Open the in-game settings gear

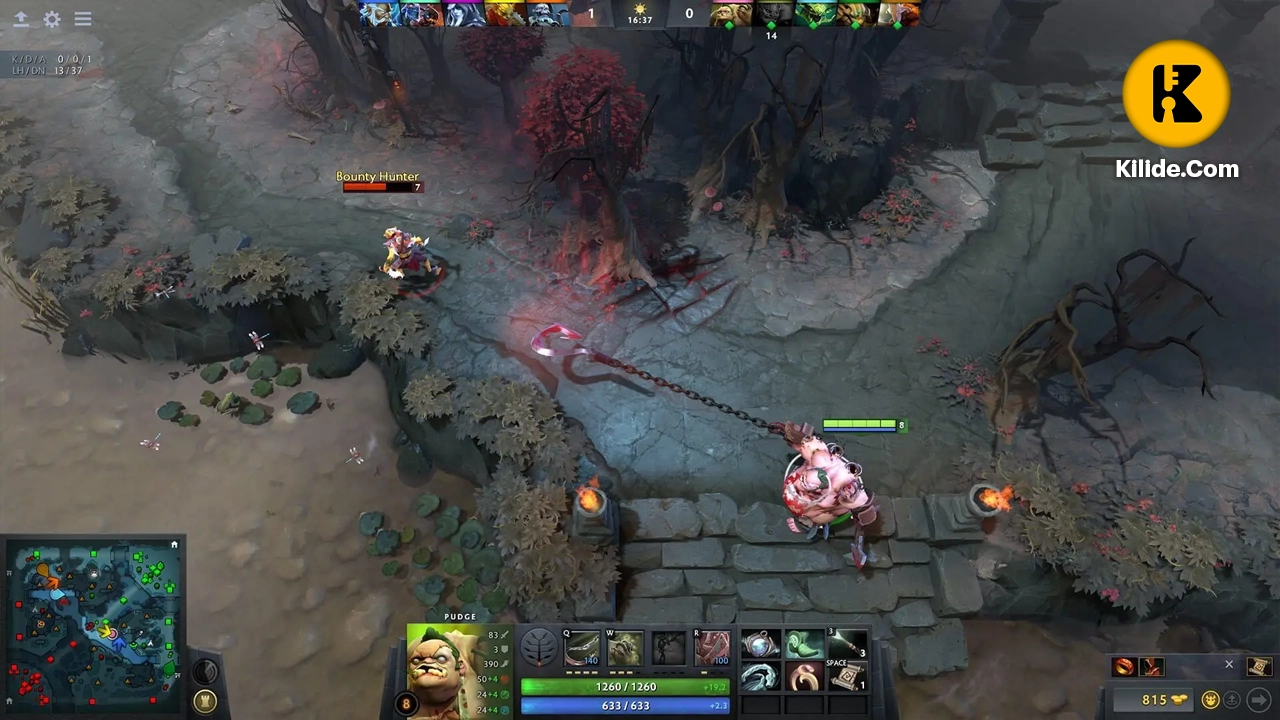pos(52,19)
